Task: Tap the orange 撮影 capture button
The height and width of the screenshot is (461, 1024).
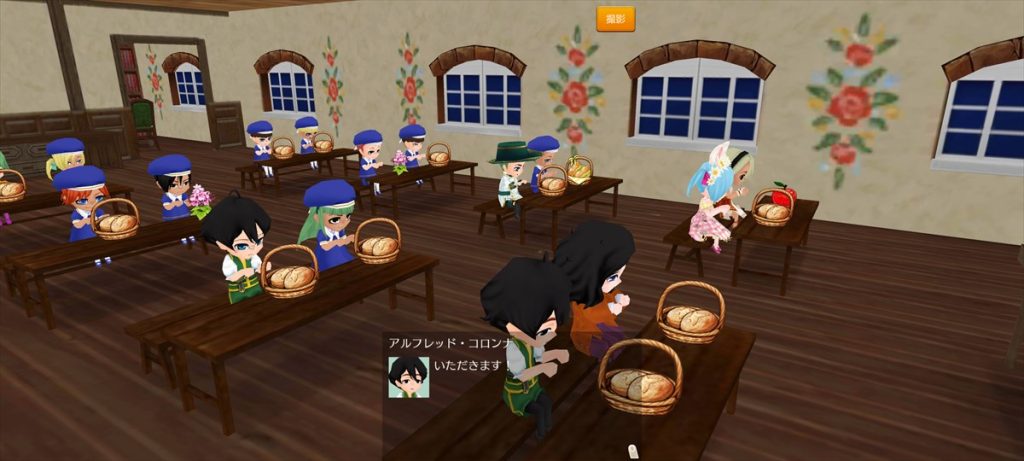Action: (x=615, y=19)
